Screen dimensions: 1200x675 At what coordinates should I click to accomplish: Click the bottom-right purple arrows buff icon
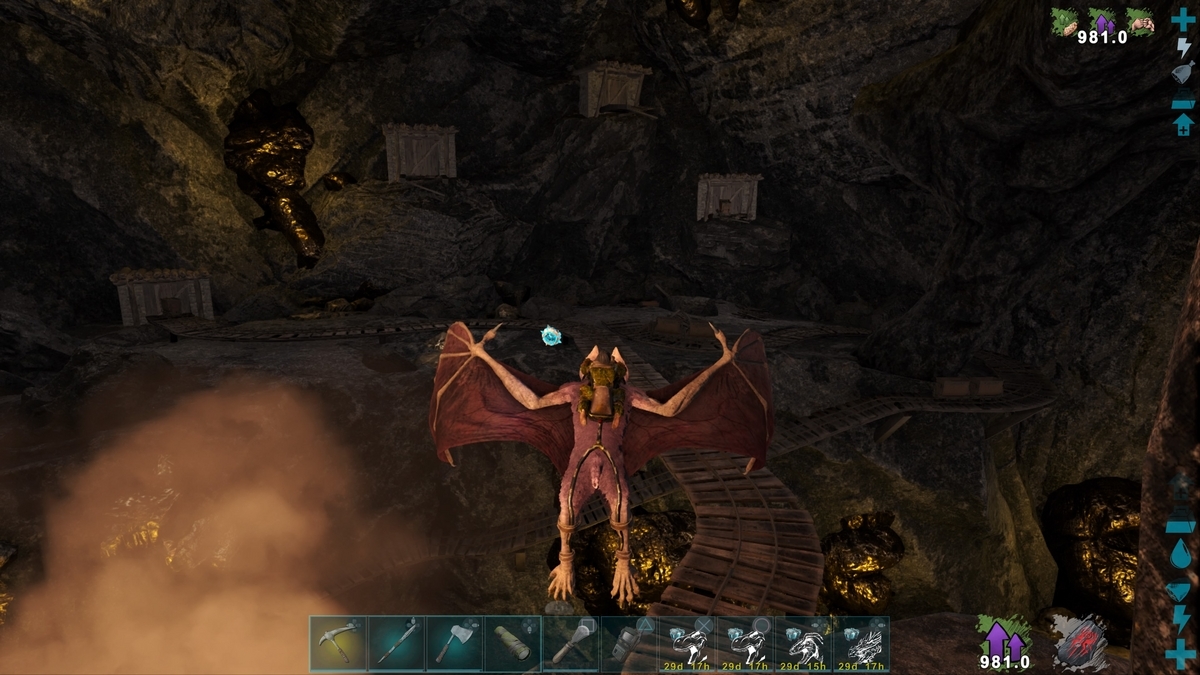click(1004, 638)
